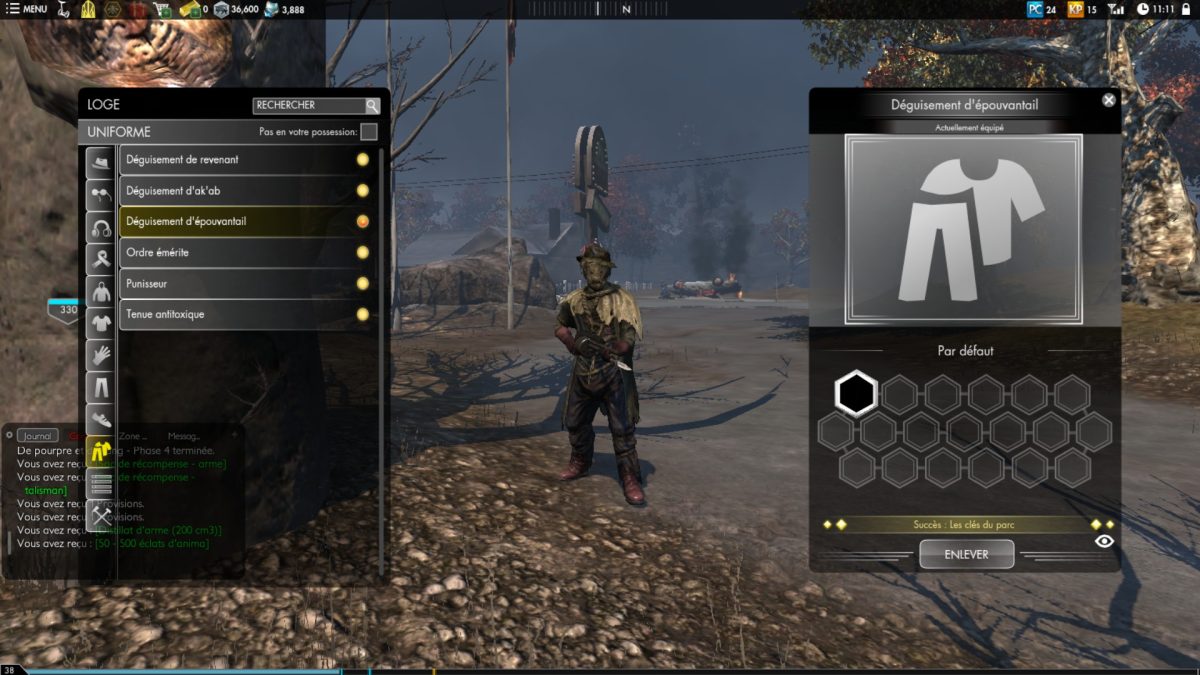Select the black hexagon default color
The height and width of the screenshot is (675, 1200).
pos(856,394)
